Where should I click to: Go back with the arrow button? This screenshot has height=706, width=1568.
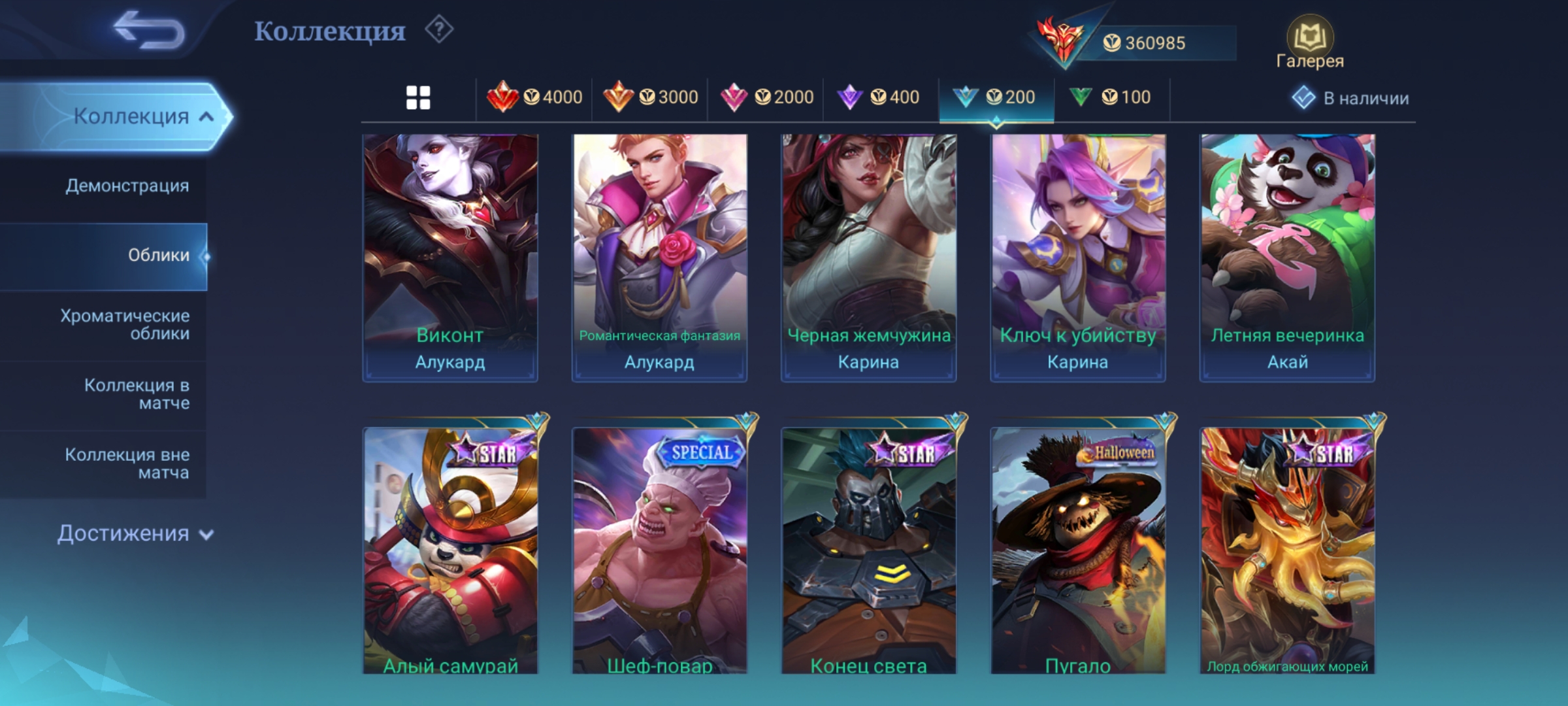149,31
